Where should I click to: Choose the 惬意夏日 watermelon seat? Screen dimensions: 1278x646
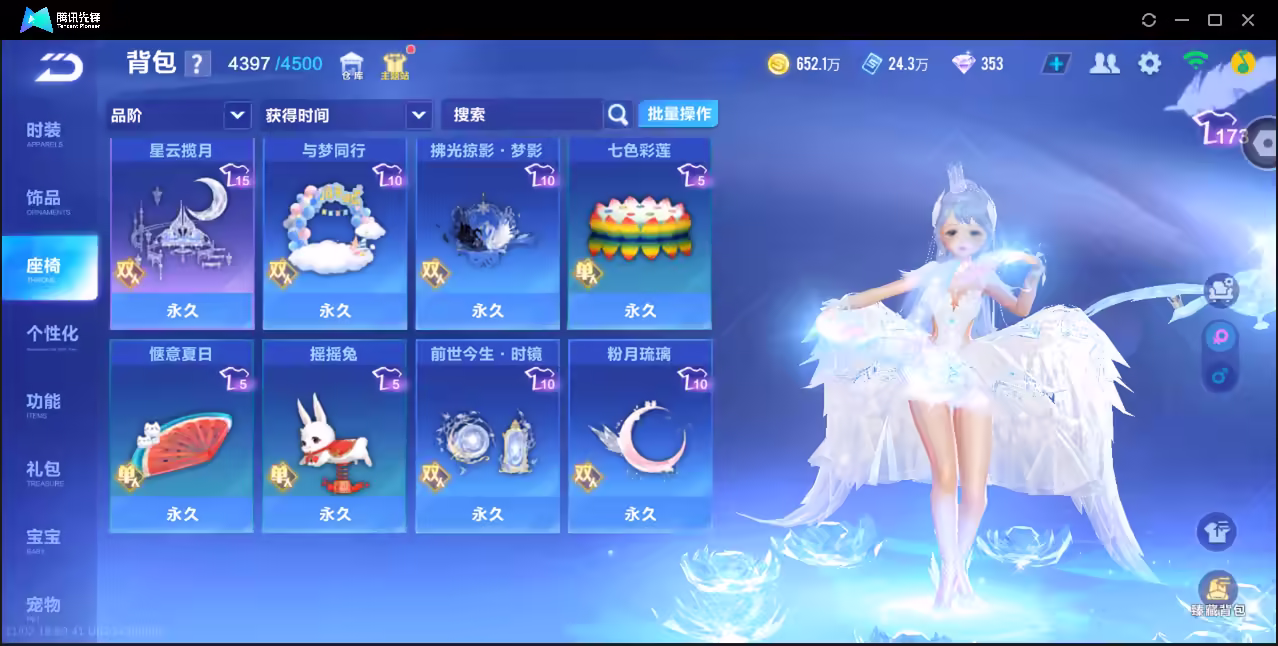tap(181, 437)
